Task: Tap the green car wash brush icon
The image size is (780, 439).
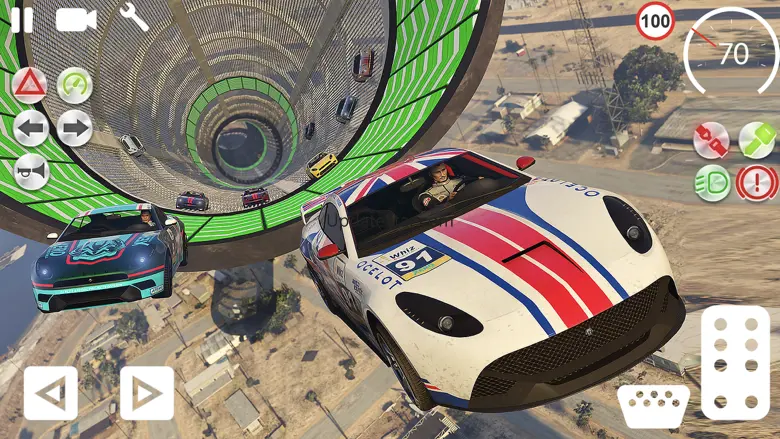Action: click(x=757, y=140)
